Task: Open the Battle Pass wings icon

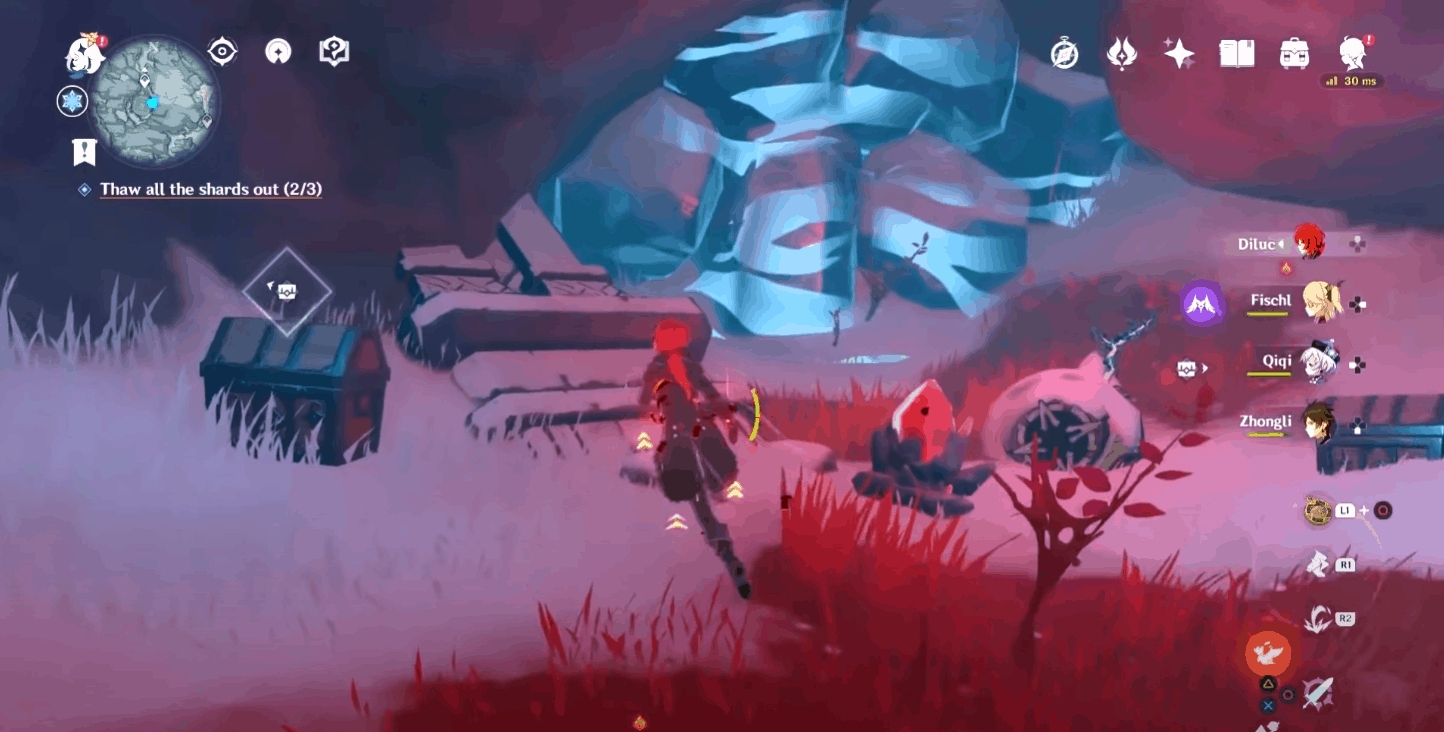Action: coord(1121,55)
